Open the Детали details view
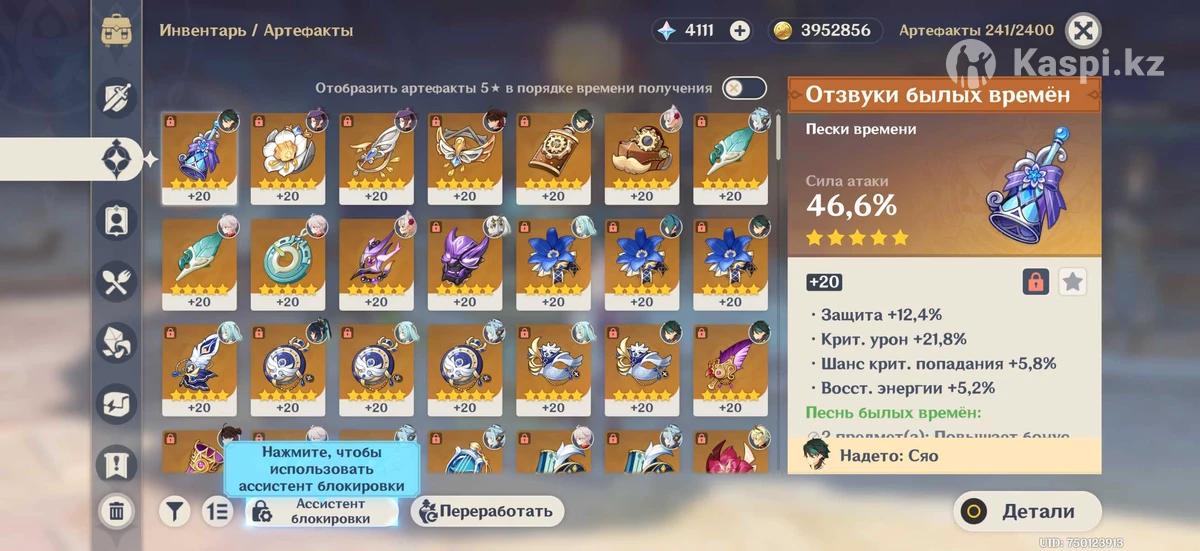The width and height of the screenshot is (1200, 551). pyautogui.click(x=1023, y=511)
